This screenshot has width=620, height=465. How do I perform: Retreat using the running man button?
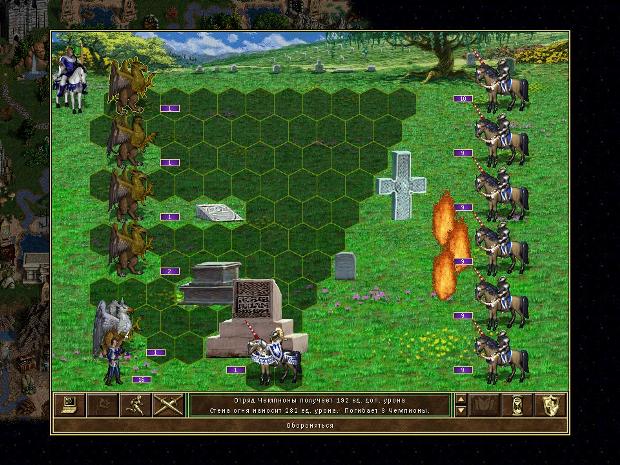[133, 405]
